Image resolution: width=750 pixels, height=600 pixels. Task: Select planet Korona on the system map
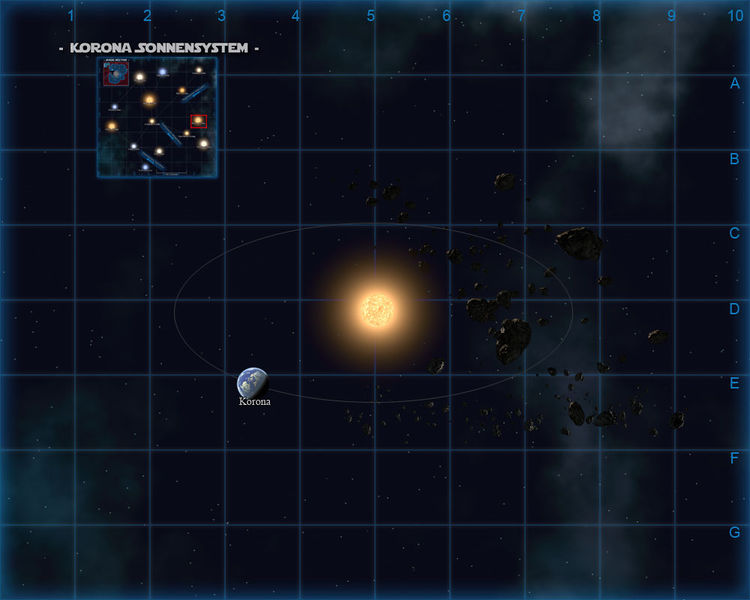coord(252,382)
